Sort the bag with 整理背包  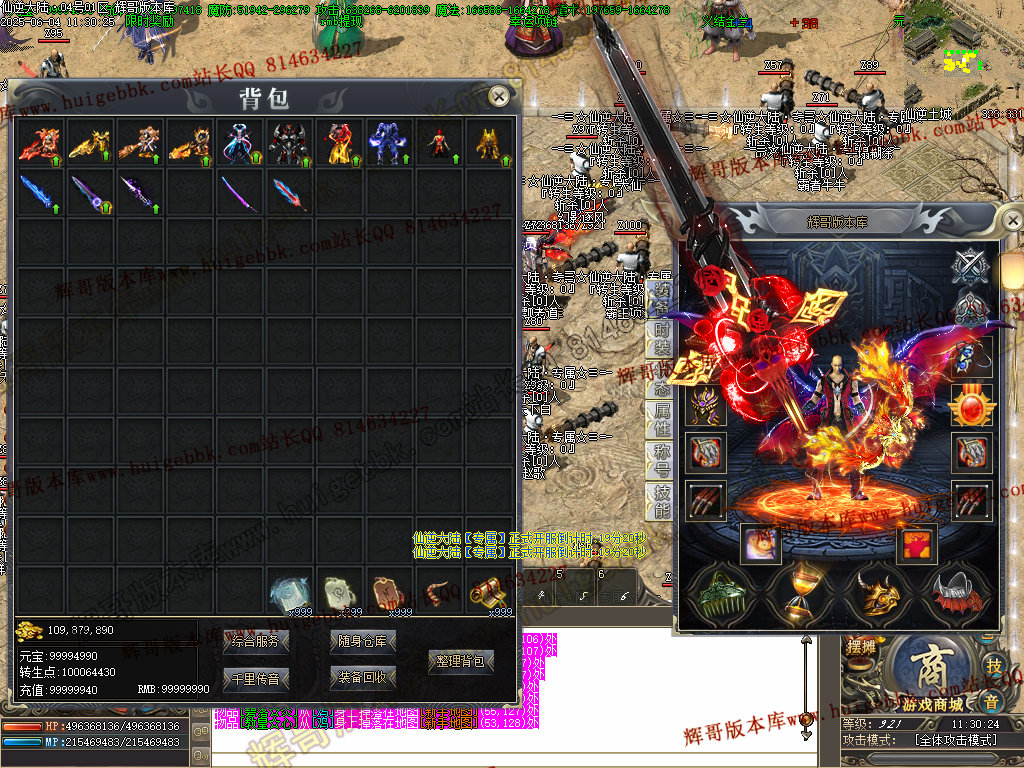click(461, 661)
